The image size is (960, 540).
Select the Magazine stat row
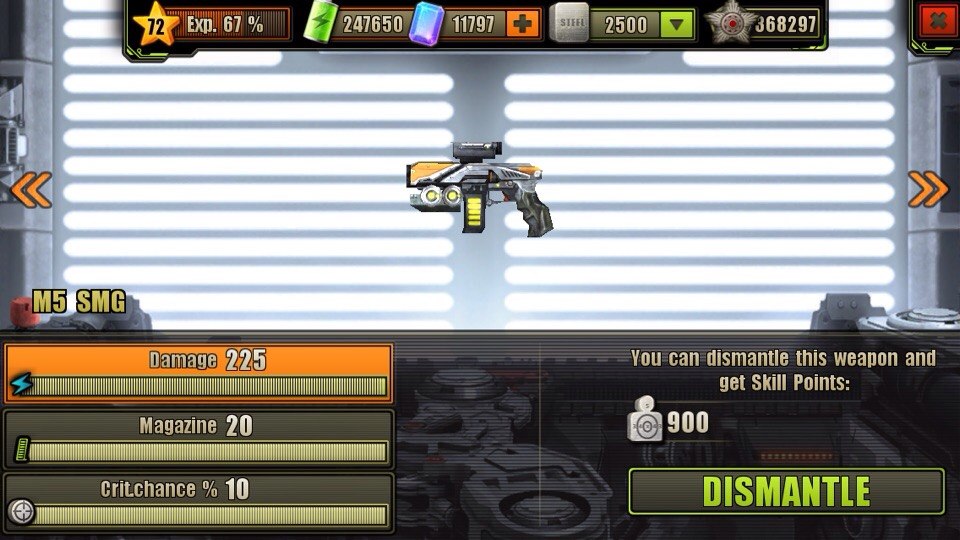198,438
